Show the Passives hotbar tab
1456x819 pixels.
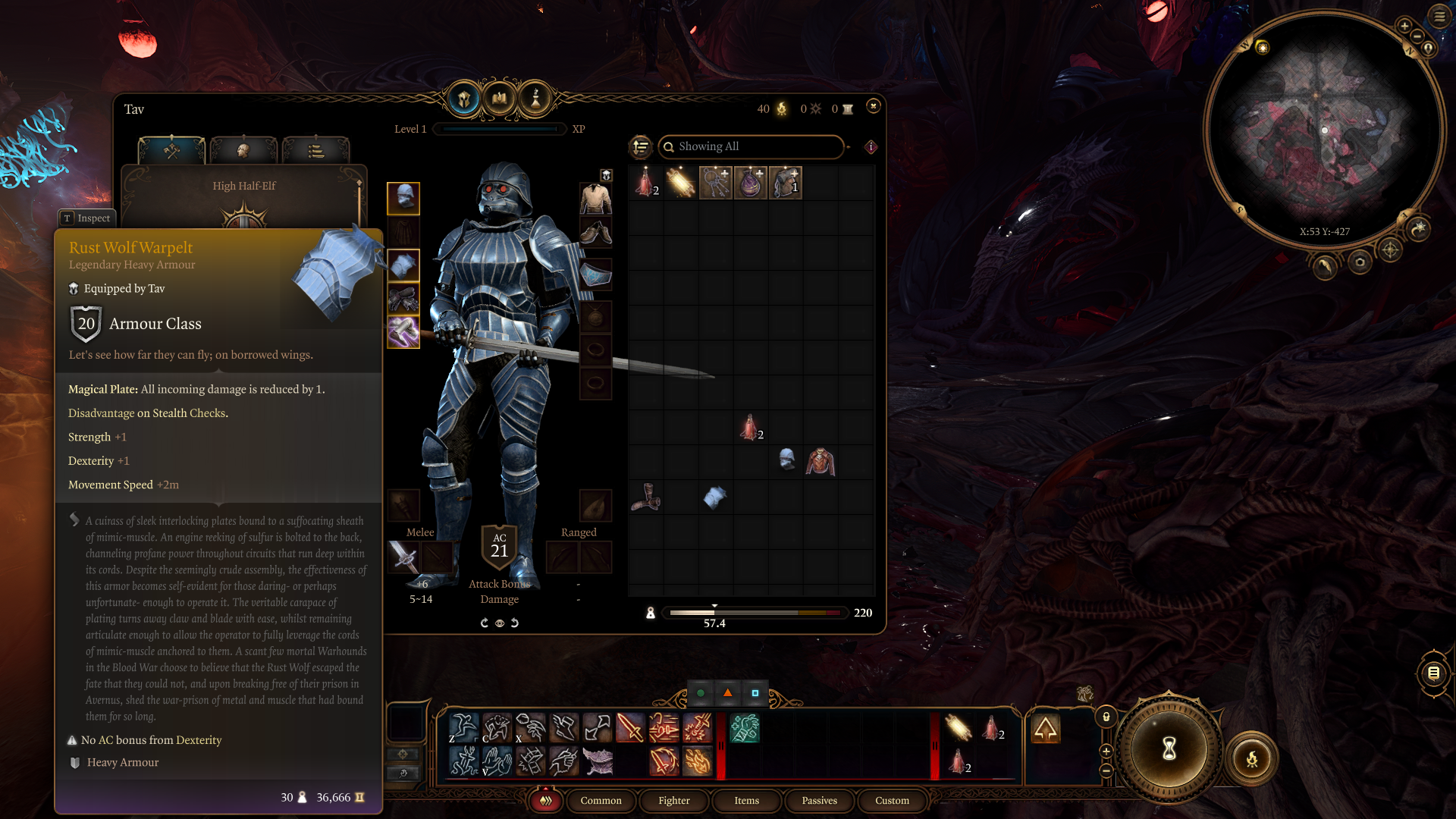click(x=819, y=800)
